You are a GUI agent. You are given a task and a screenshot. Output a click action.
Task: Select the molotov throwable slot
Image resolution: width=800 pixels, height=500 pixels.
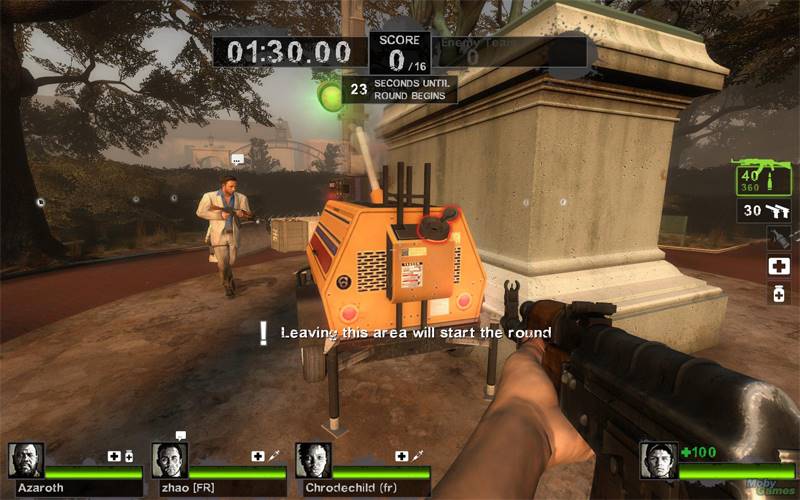(x=778, y=238)
